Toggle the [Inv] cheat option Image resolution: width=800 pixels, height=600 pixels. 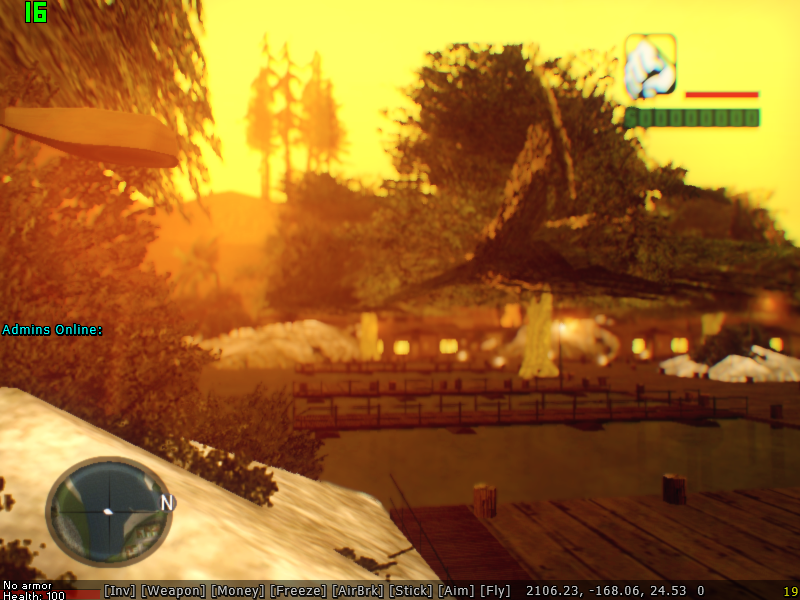tap(119, 591)
